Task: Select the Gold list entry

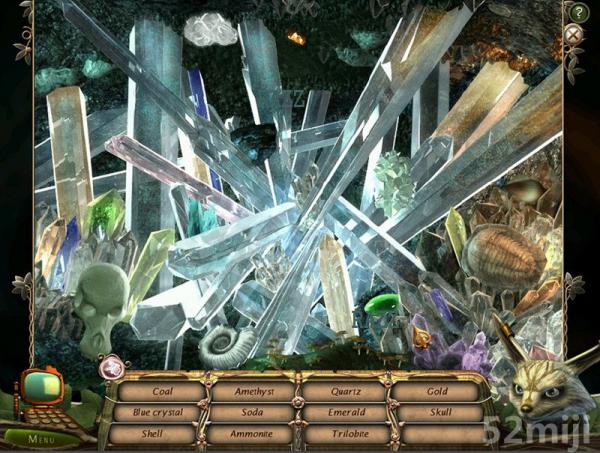Action: [437, 391]
